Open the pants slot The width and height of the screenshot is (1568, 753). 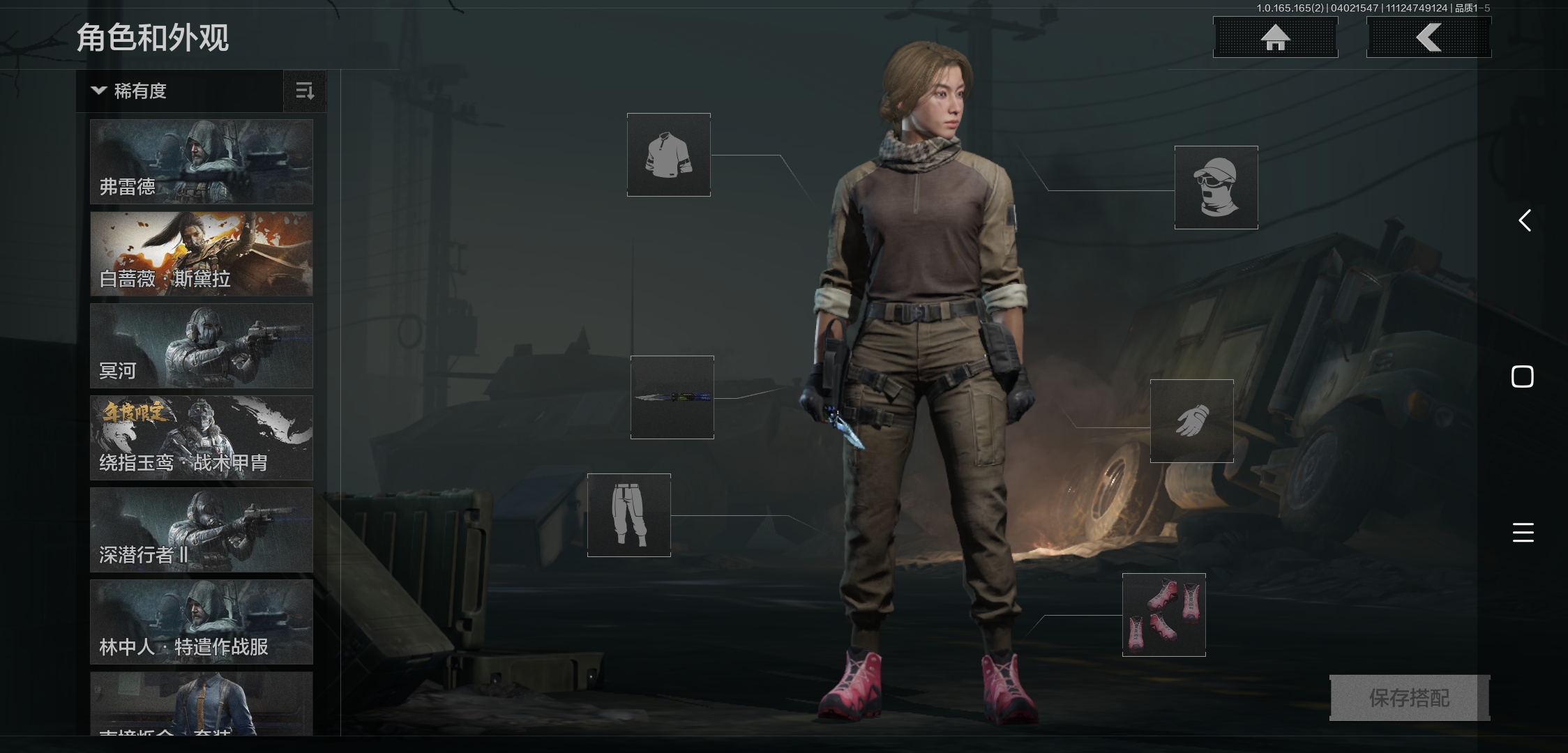coord(629,515)
